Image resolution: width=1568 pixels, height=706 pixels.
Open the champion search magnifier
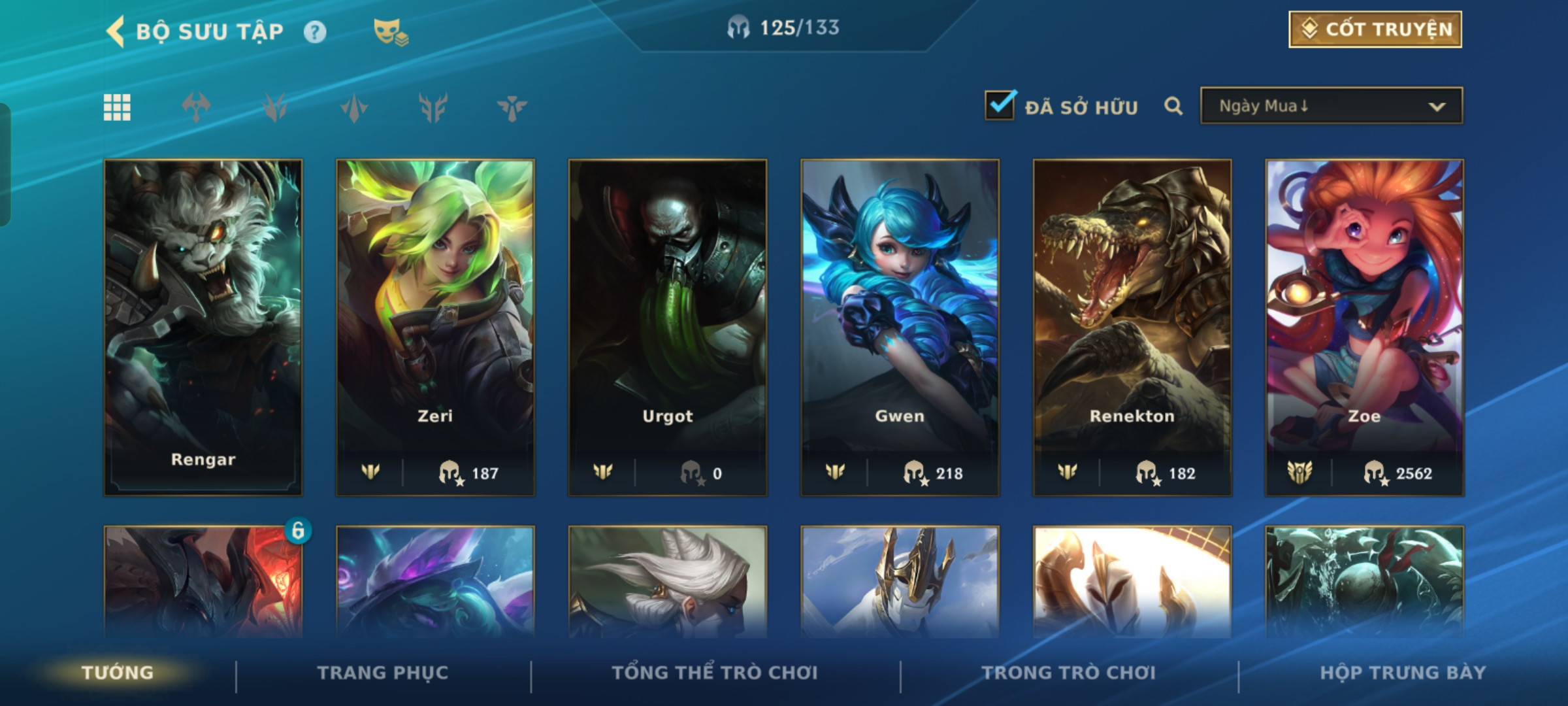(1173, 106)
